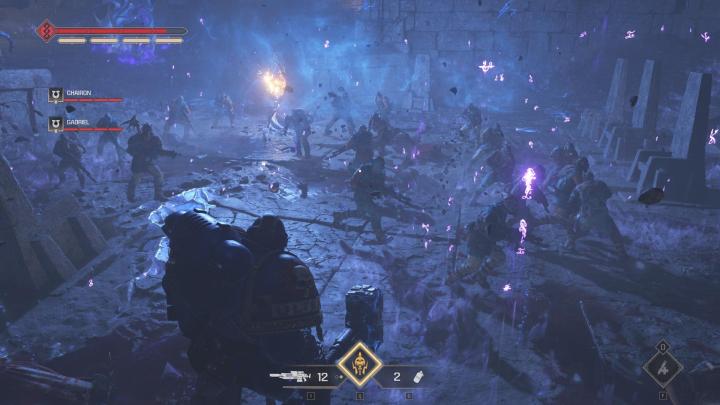Activate the golden skull ability diamond
Image resolution: width=720 pixels, height=405 pixels.
pyautogui.click(x=358, y=370)
